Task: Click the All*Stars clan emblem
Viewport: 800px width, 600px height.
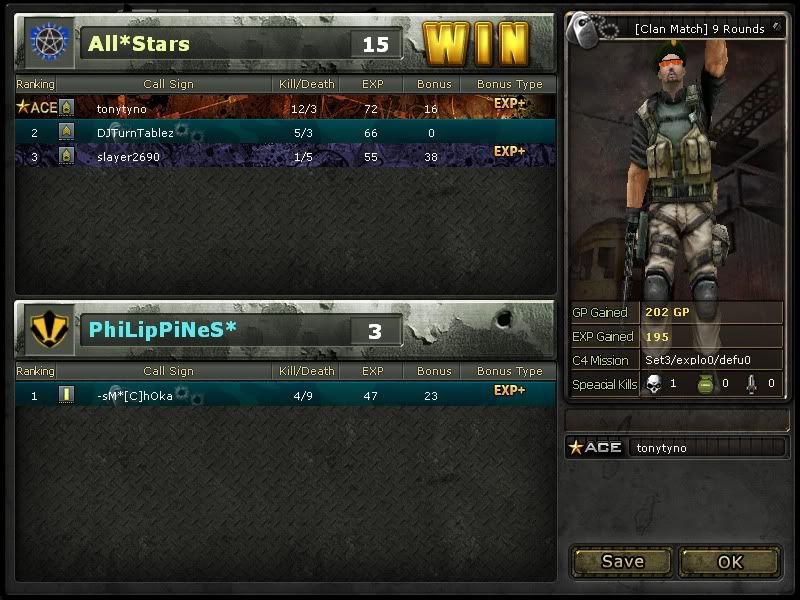Action: 47,42
